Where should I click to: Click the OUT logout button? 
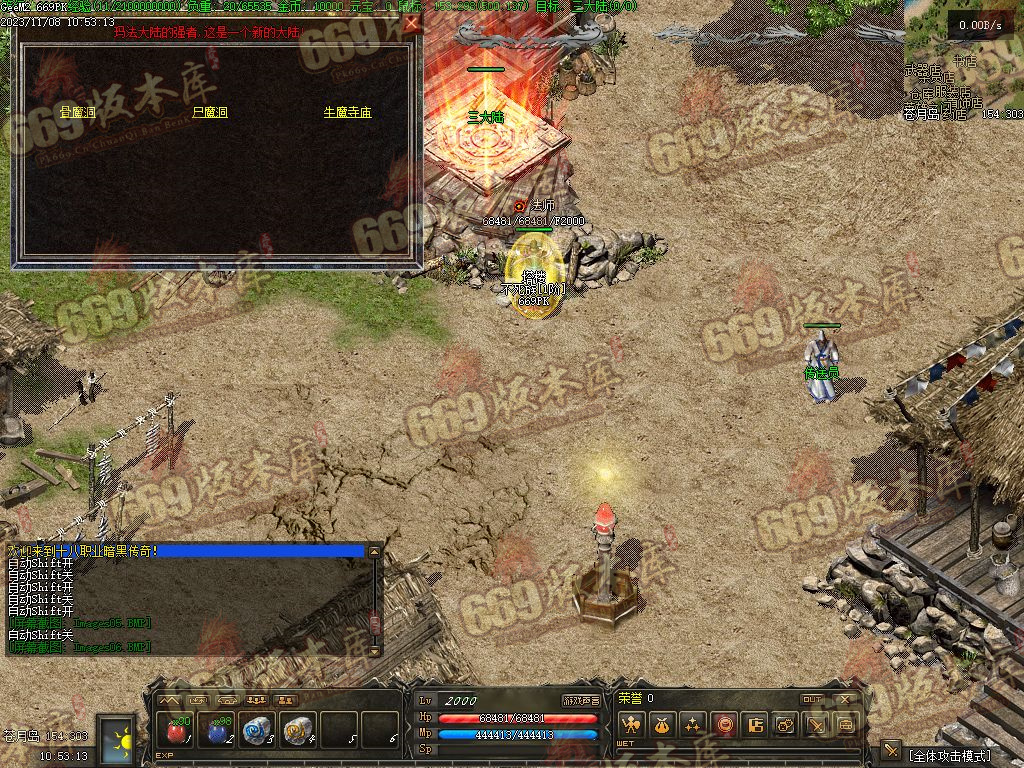click(x=812, y=699)
